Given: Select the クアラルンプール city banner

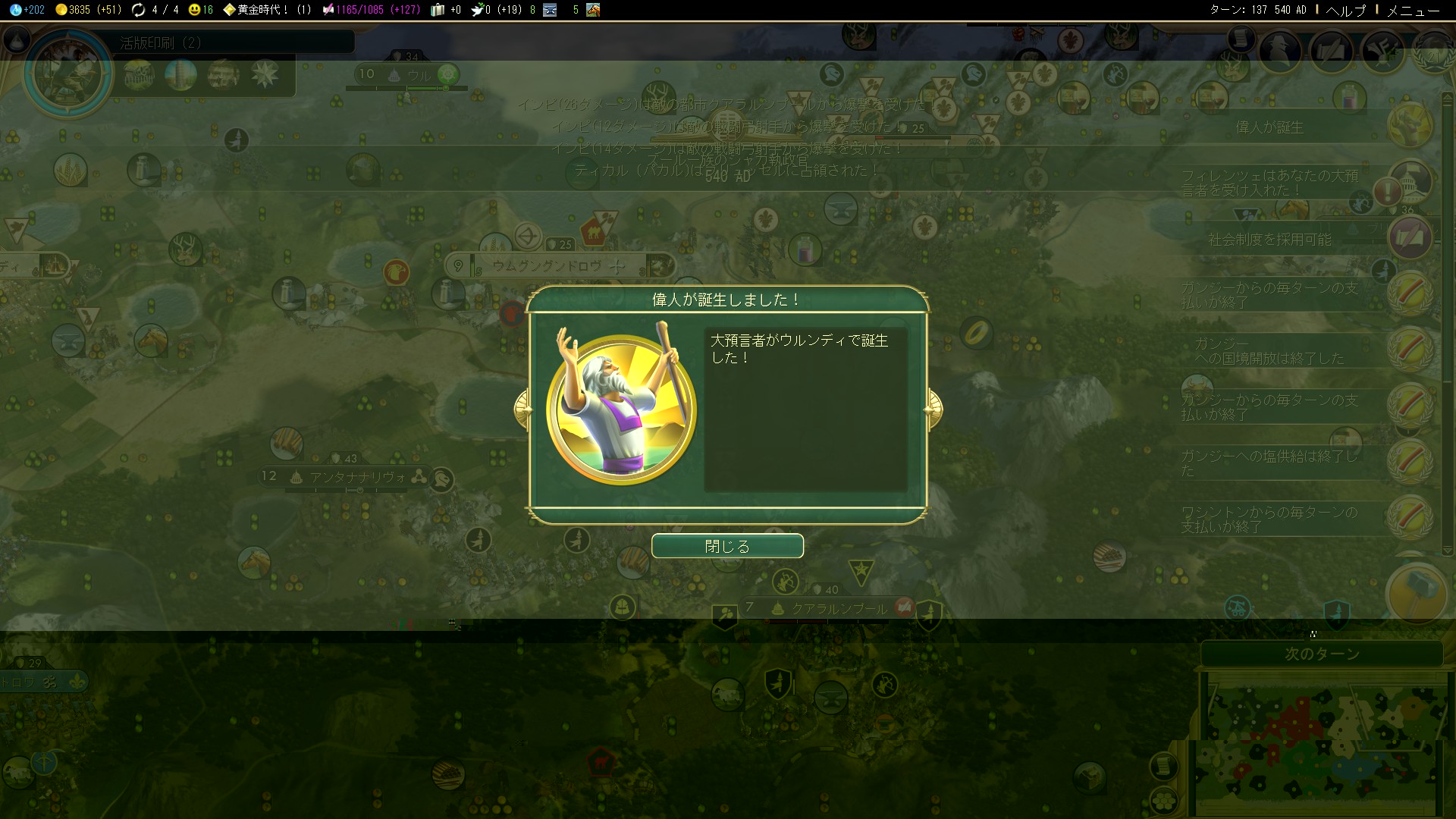Looking at the screenshot, I should (838, 608).
